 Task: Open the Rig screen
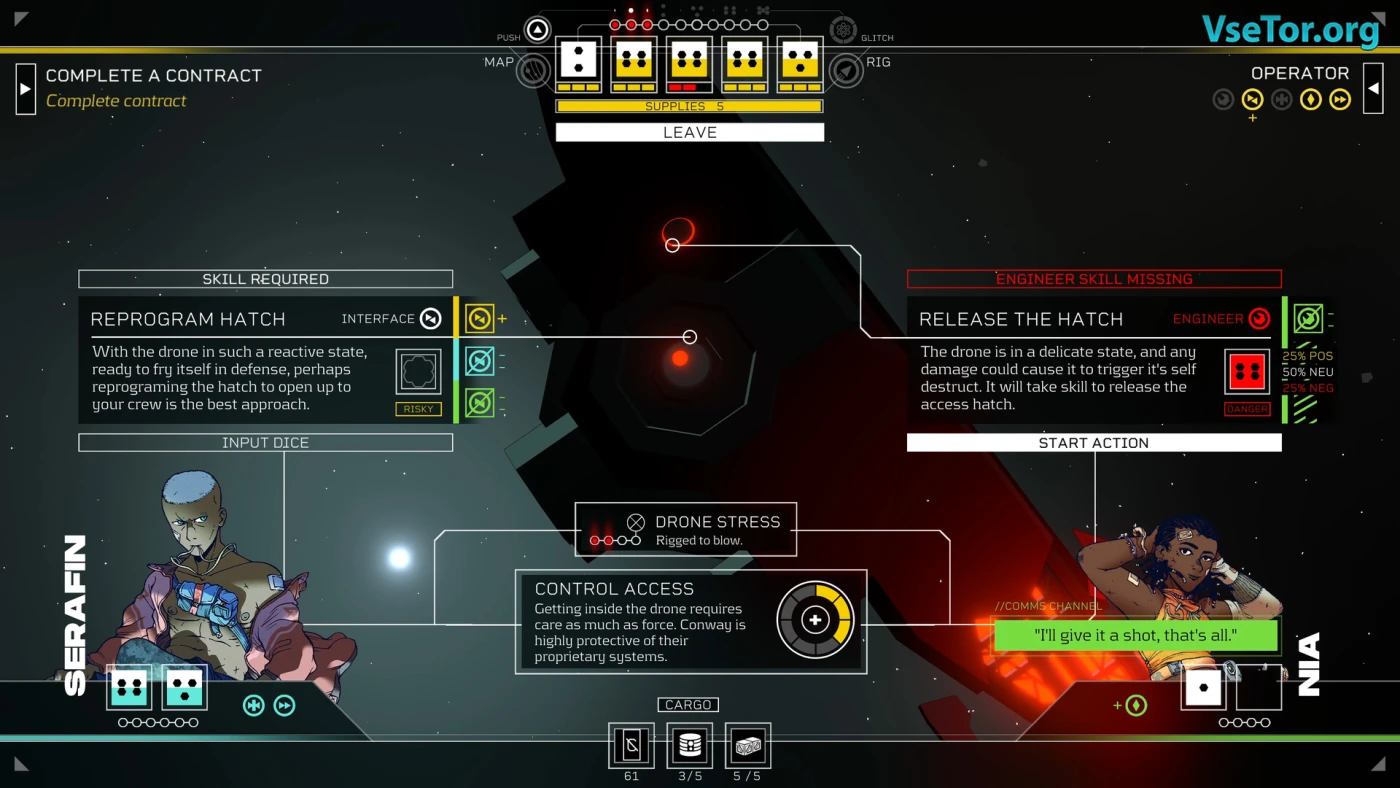point(846,69)
